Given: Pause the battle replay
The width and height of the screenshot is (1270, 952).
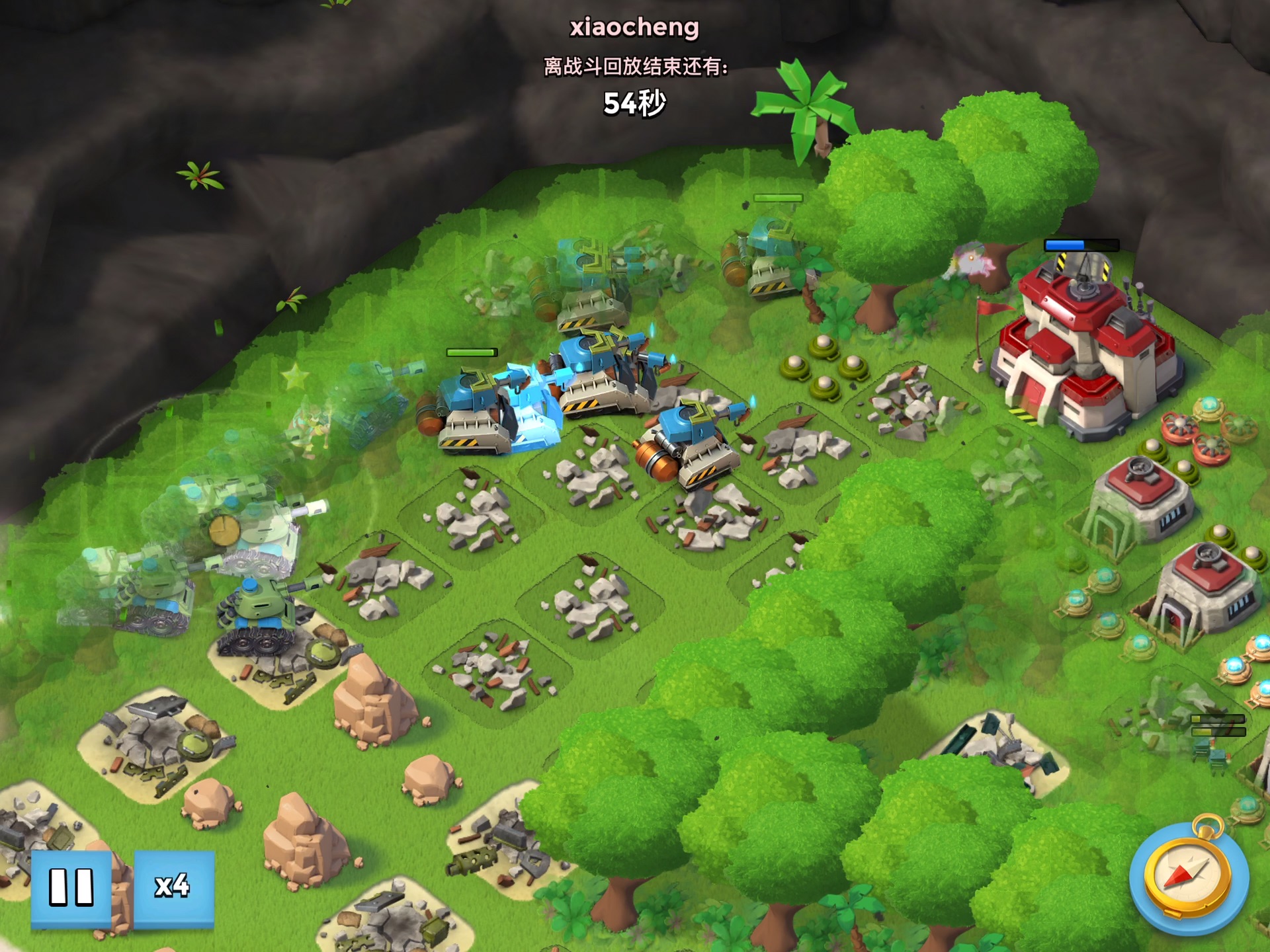Looking at the screenshot, I should click(x=71, y=887).
